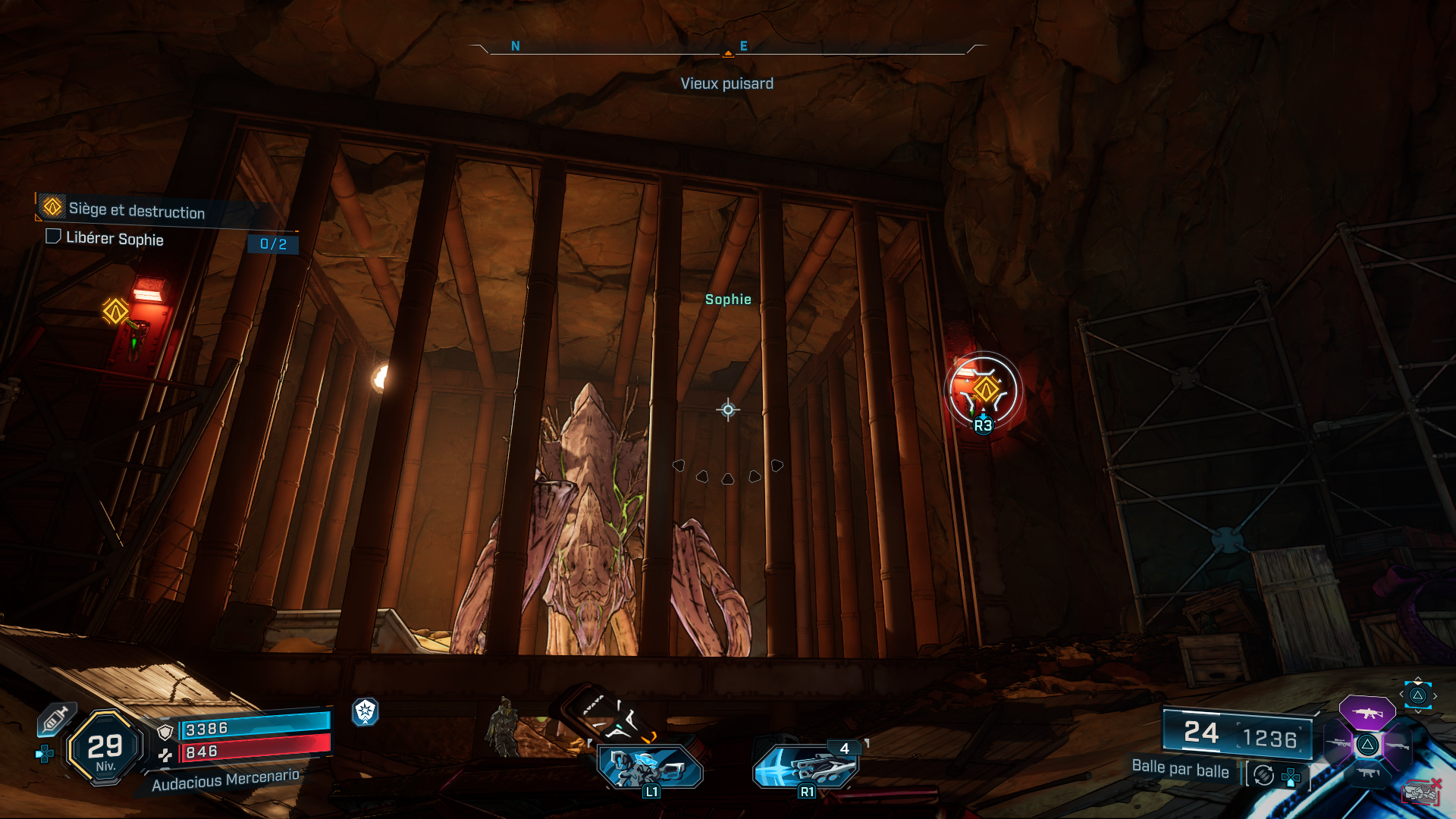This screenshot has height=819, width=1456.
Task: Click the left chevron on the weapon swap indicator
Action: point(1401,693)
